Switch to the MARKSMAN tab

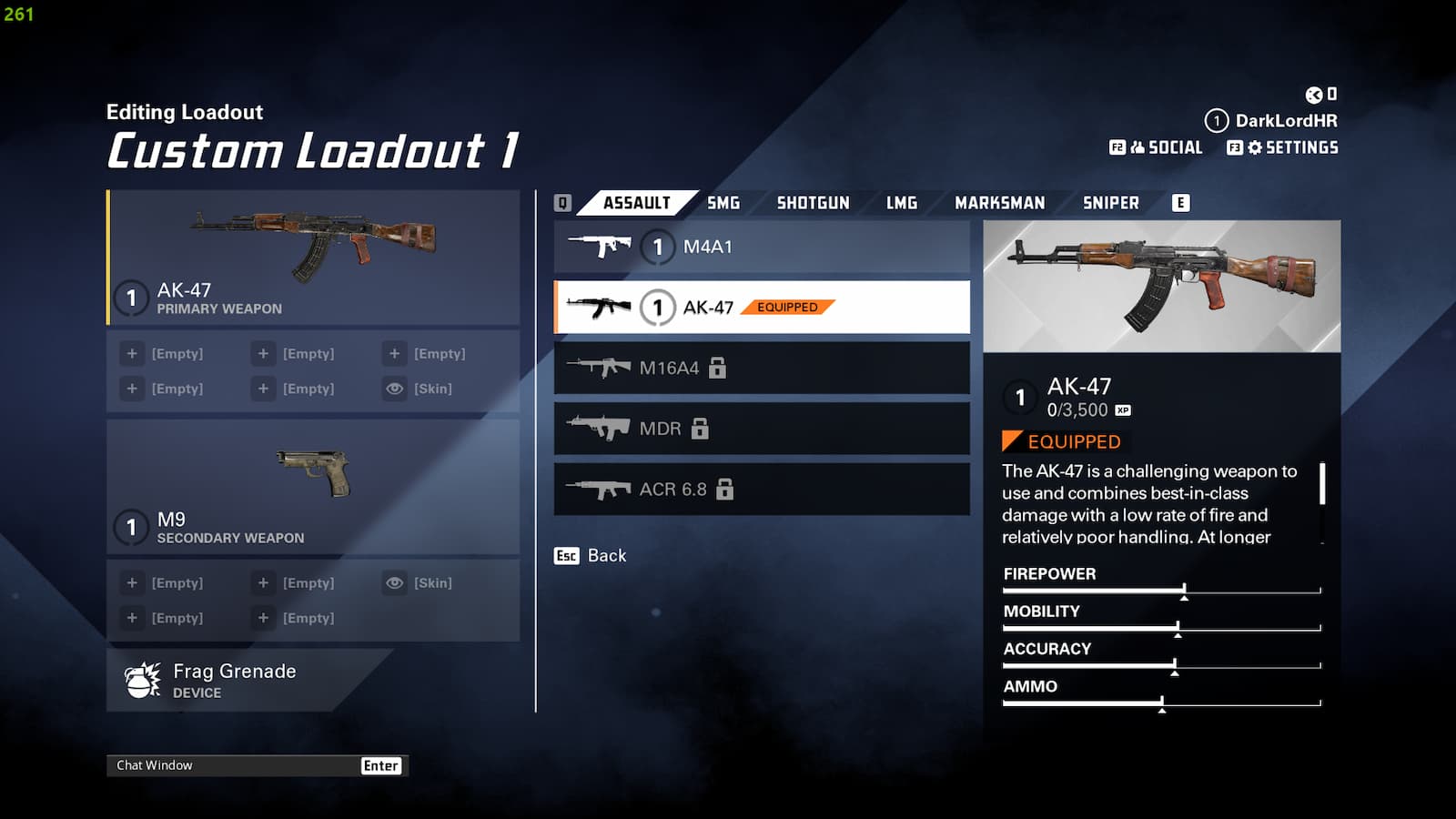click(997, 202)
